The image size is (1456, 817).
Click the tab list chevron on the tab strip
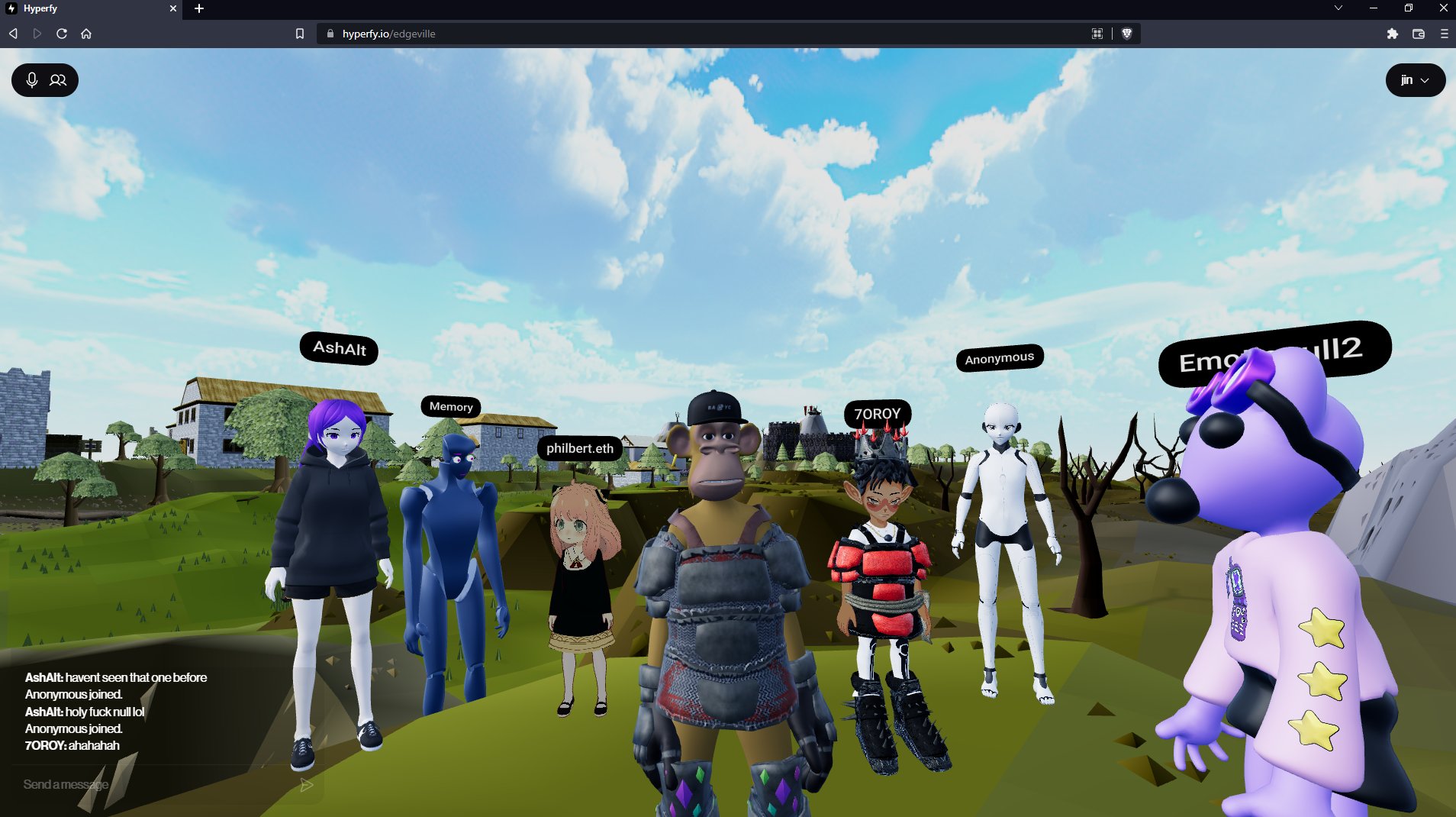1338,8
